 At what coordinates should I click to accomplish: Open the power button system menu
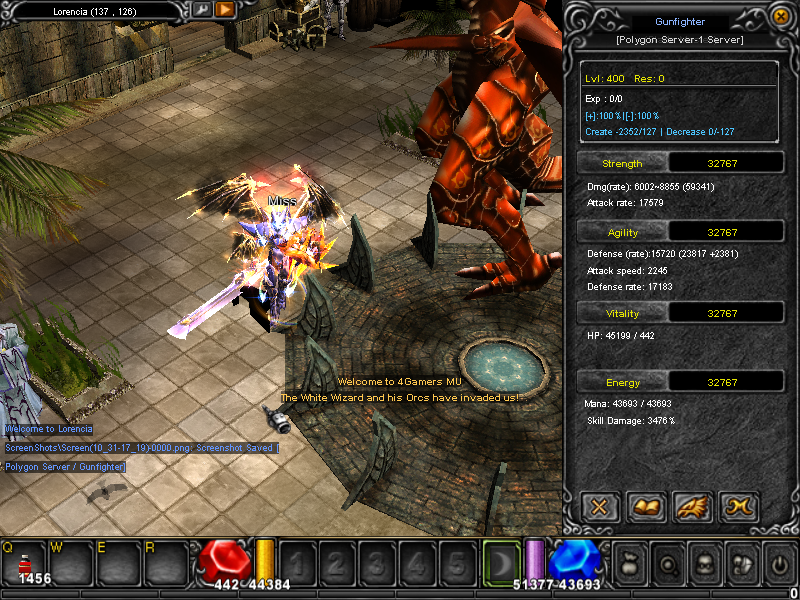(778, 563)
